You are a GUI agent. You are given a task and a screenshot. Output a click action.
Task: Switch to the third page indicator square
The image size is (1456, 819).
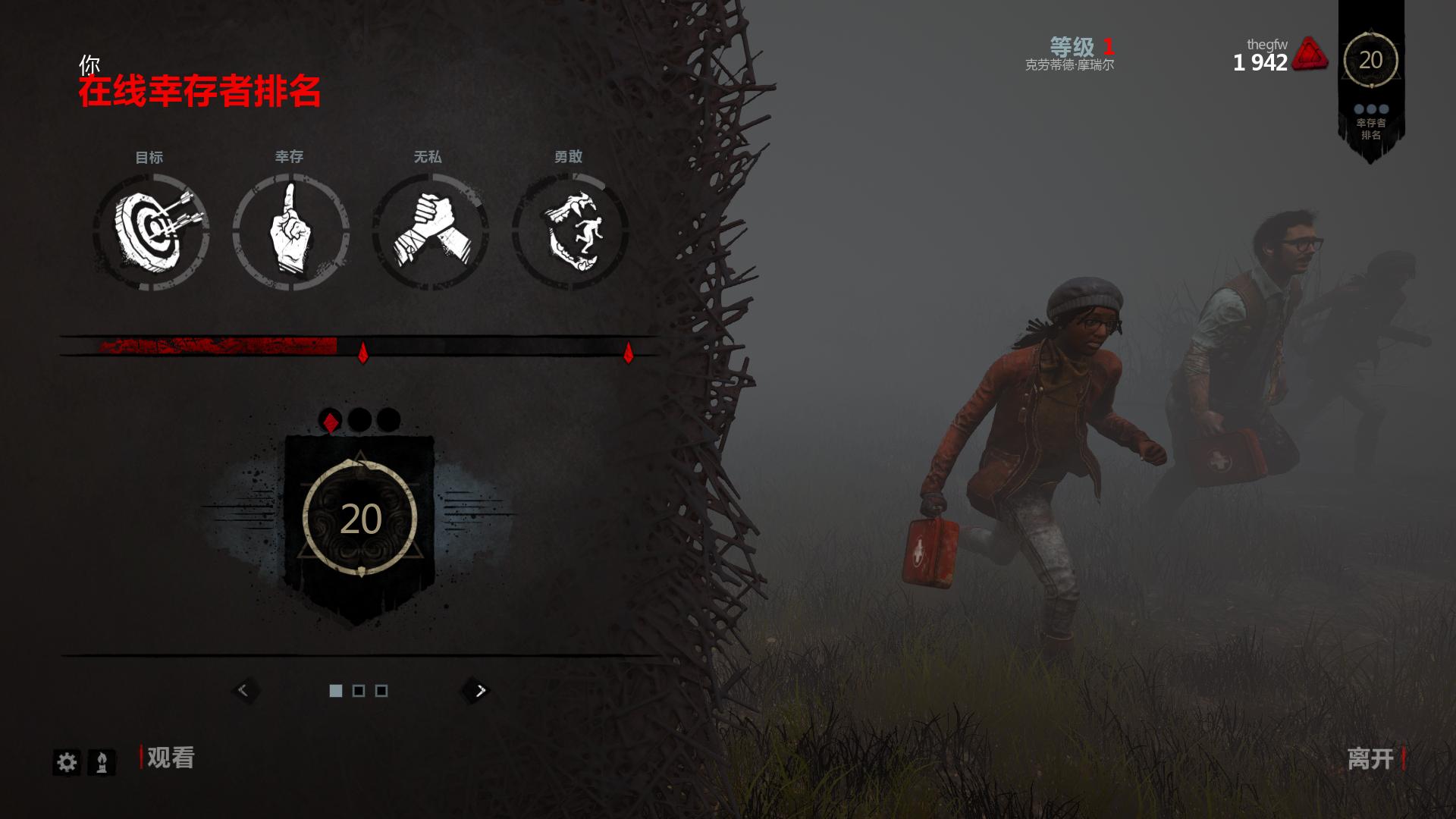(x=381, y=691)
